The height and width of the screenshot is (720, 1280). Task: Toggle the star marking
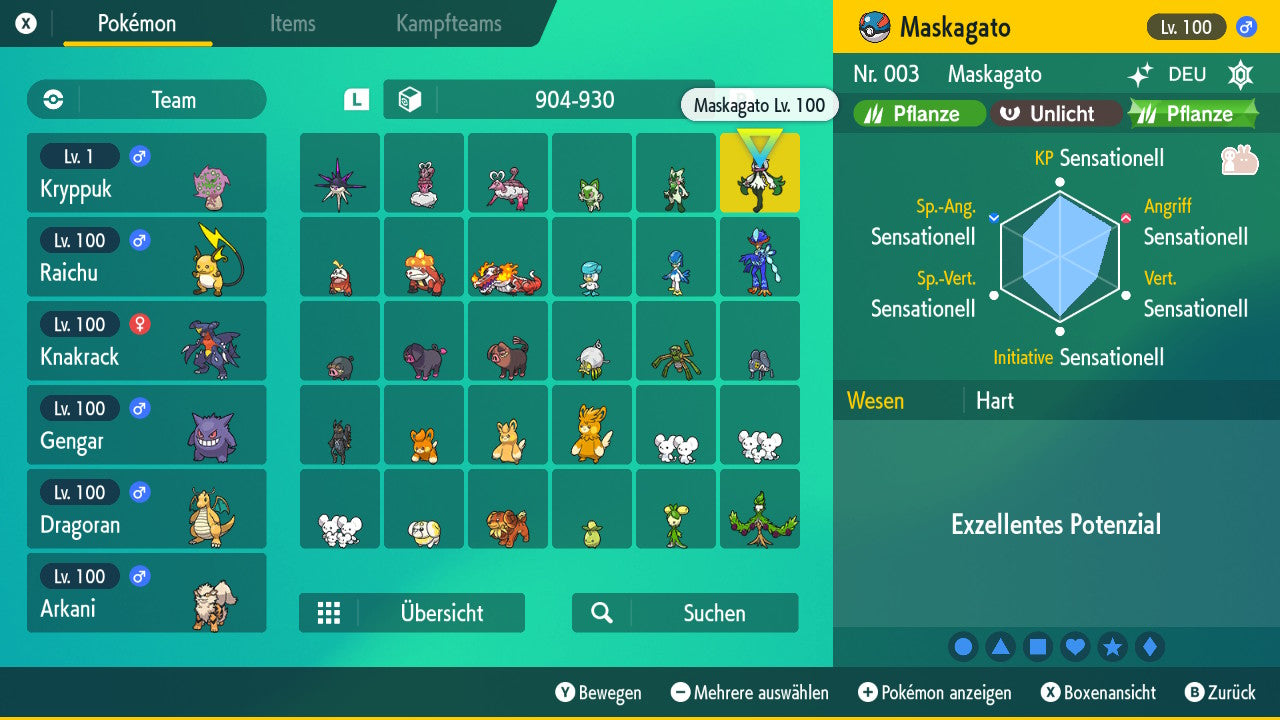point(1113,646)
